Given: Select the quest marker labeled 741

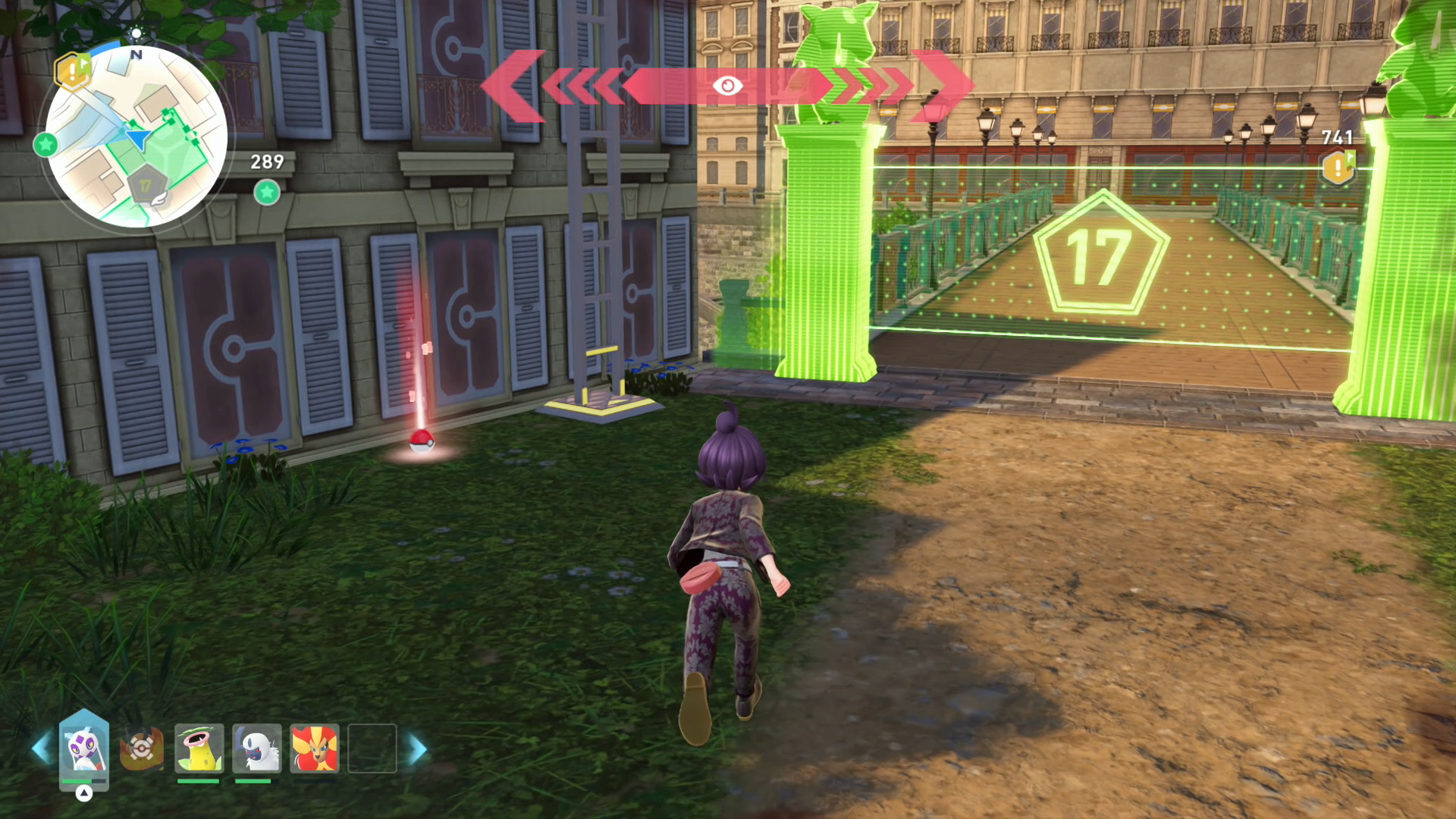Looking at the screenshot, I should (x=1338, y=168).
